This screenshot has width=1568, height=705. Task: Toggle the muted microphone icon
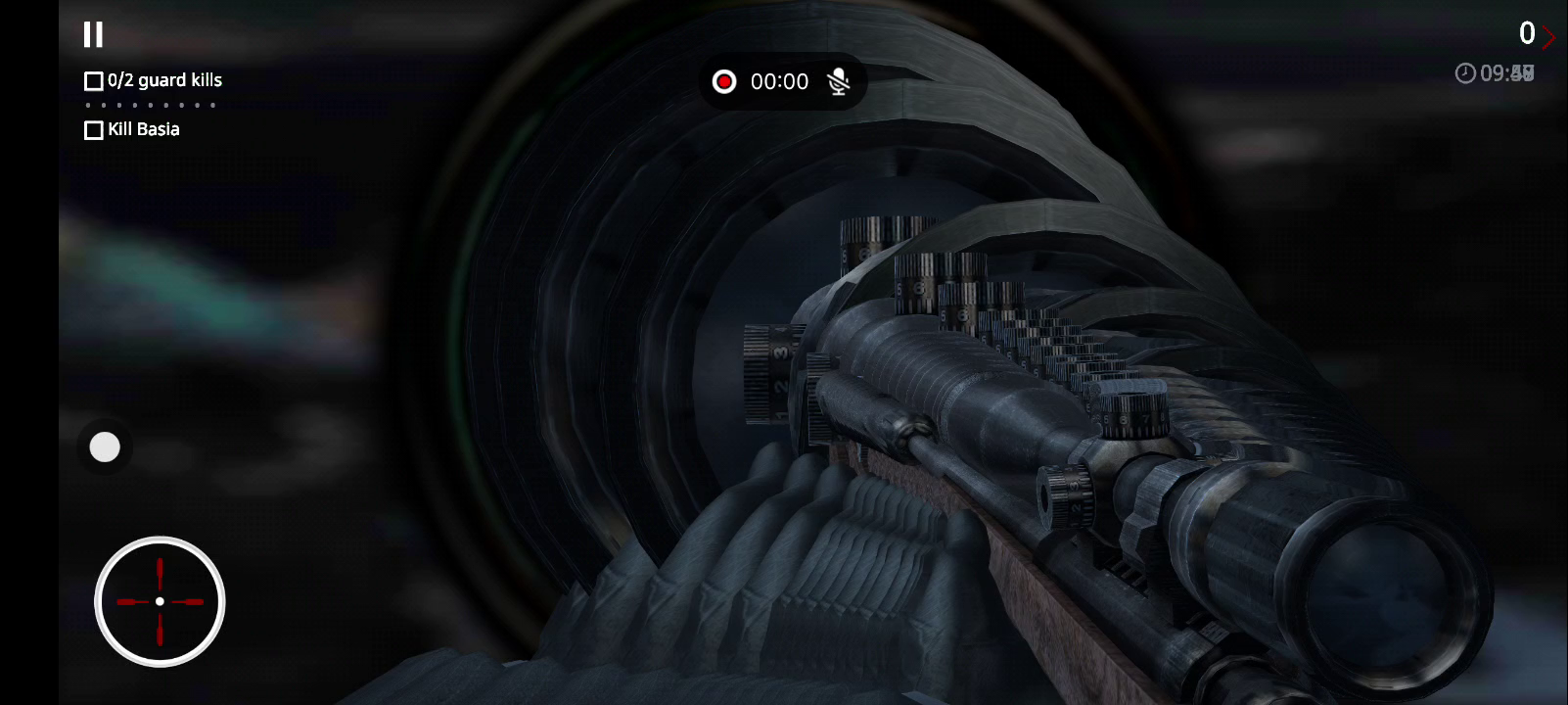[x=838, y=81]
